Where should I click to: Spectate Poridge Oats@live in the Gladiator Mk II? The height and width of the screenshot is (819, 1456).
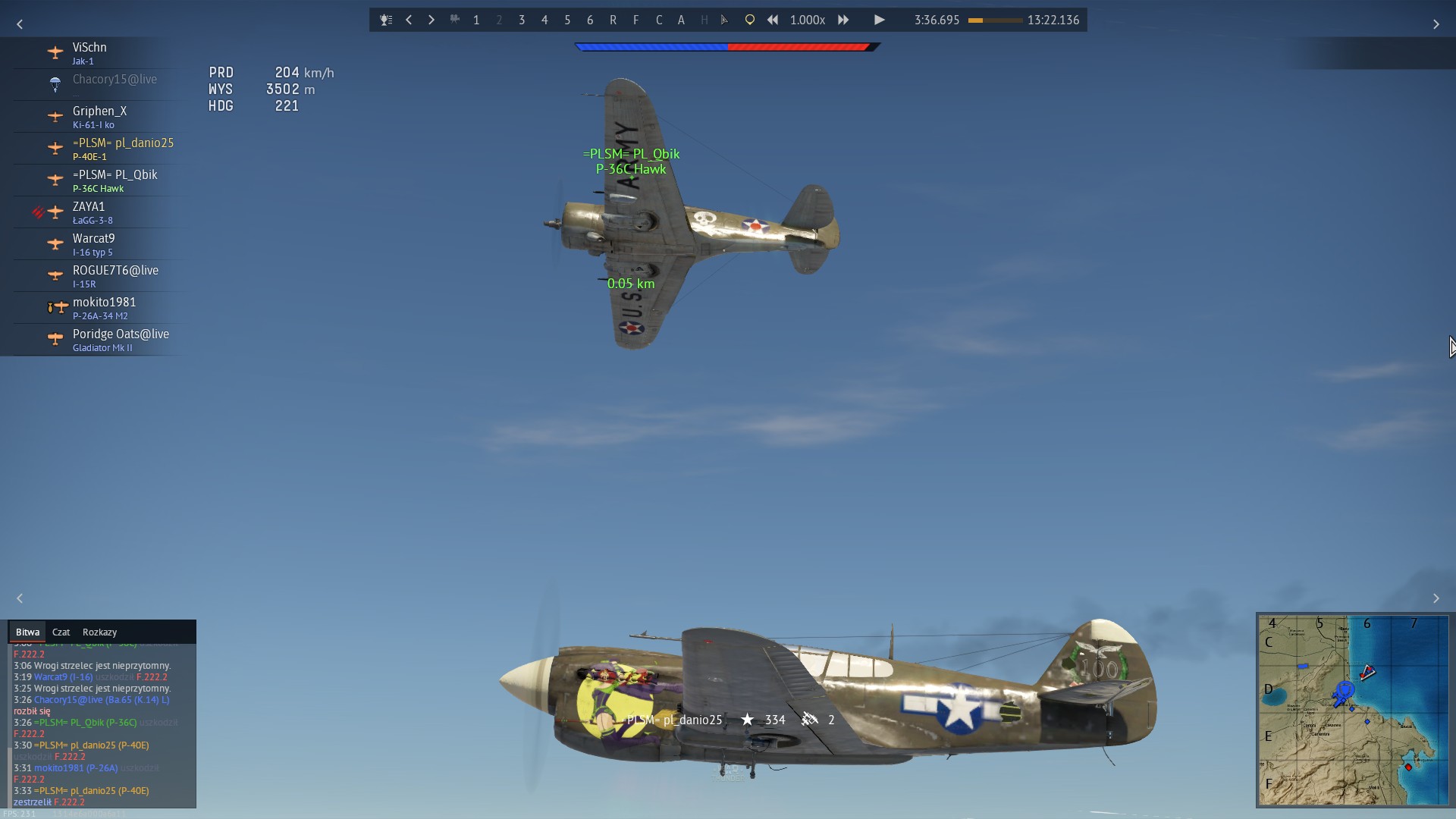121,339
